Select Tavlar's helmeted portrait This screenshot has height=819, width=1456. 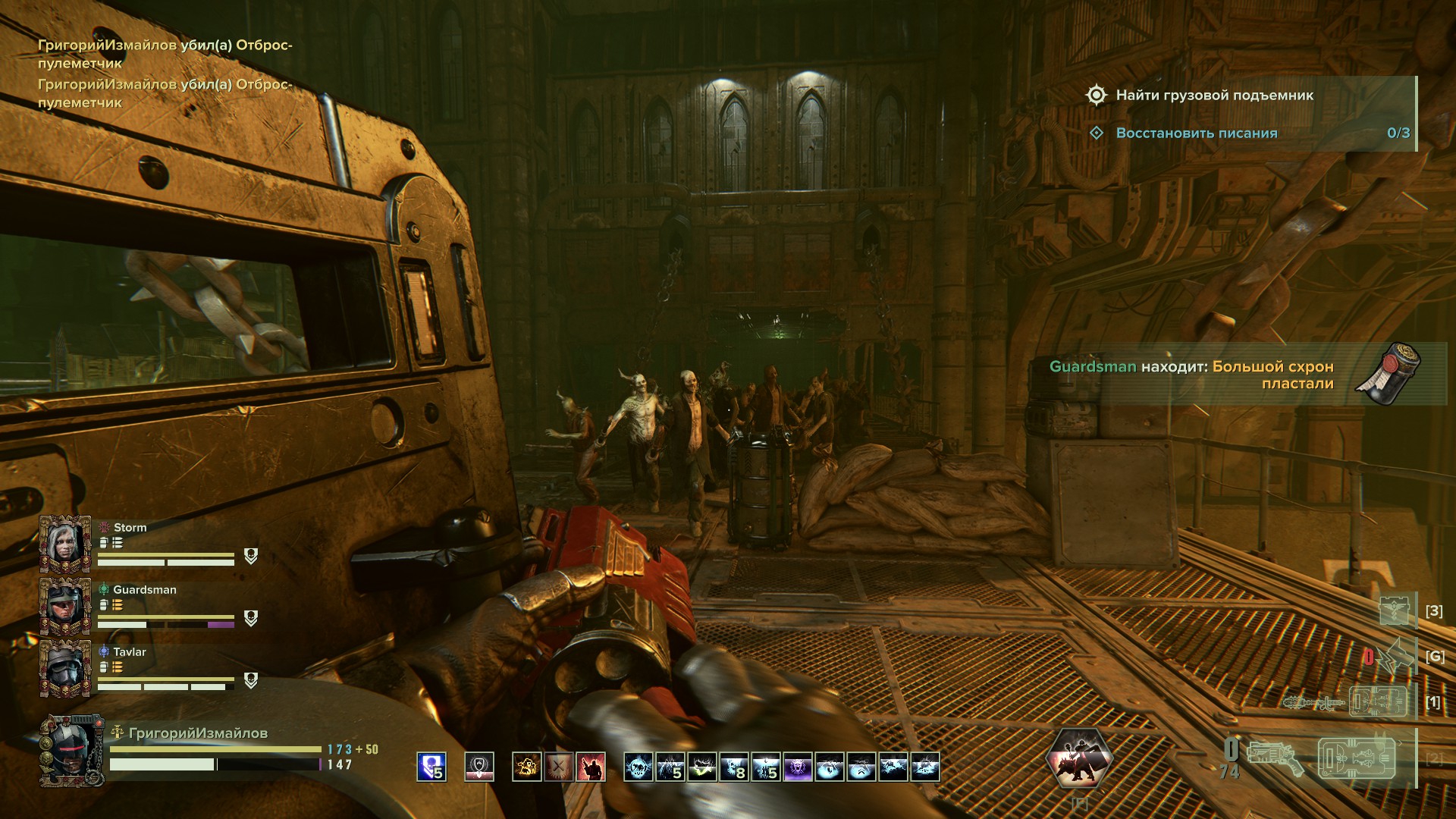pos(65,668)
